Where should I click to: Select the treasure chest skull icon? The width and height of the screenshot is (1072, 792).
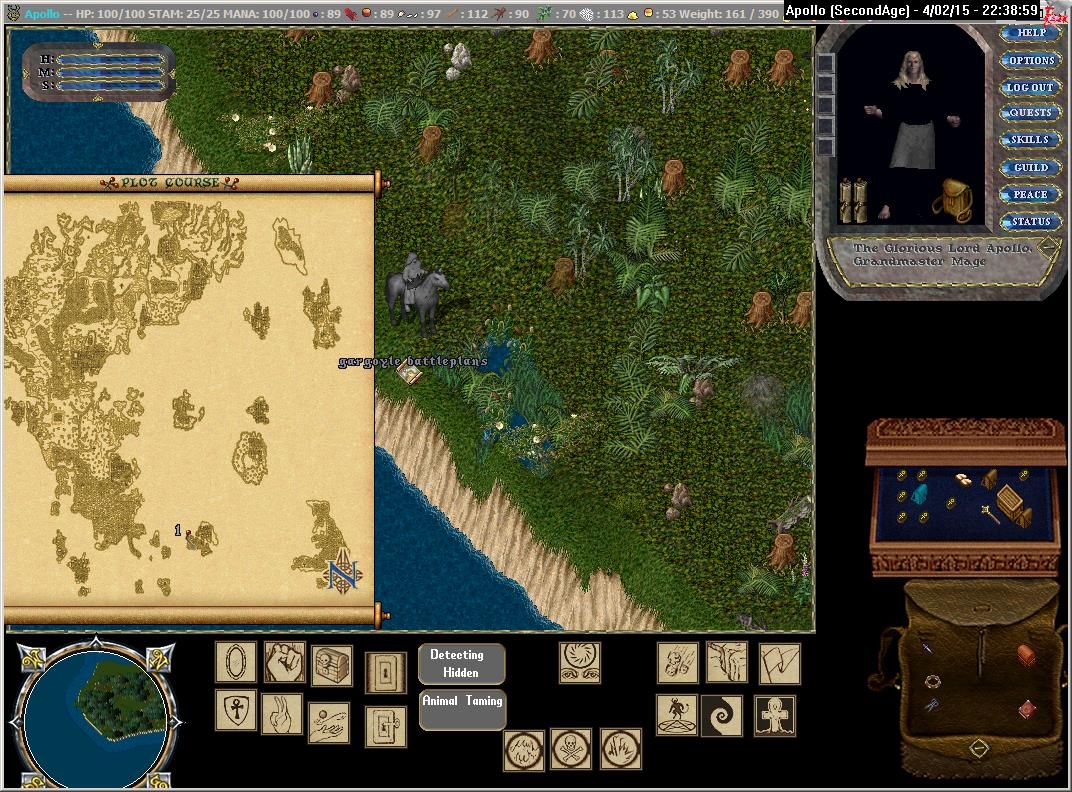(x=331, y=665)
